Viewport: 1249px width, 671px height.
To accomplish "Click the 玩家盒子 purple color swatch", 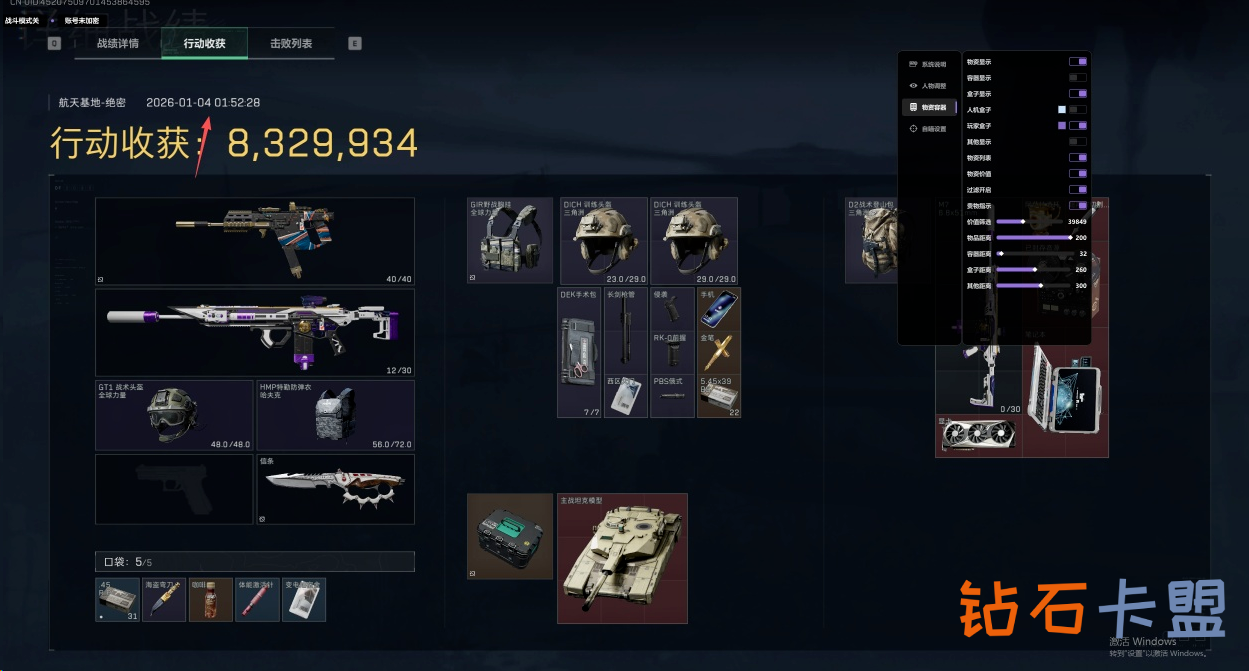I will coord(1062,126).
